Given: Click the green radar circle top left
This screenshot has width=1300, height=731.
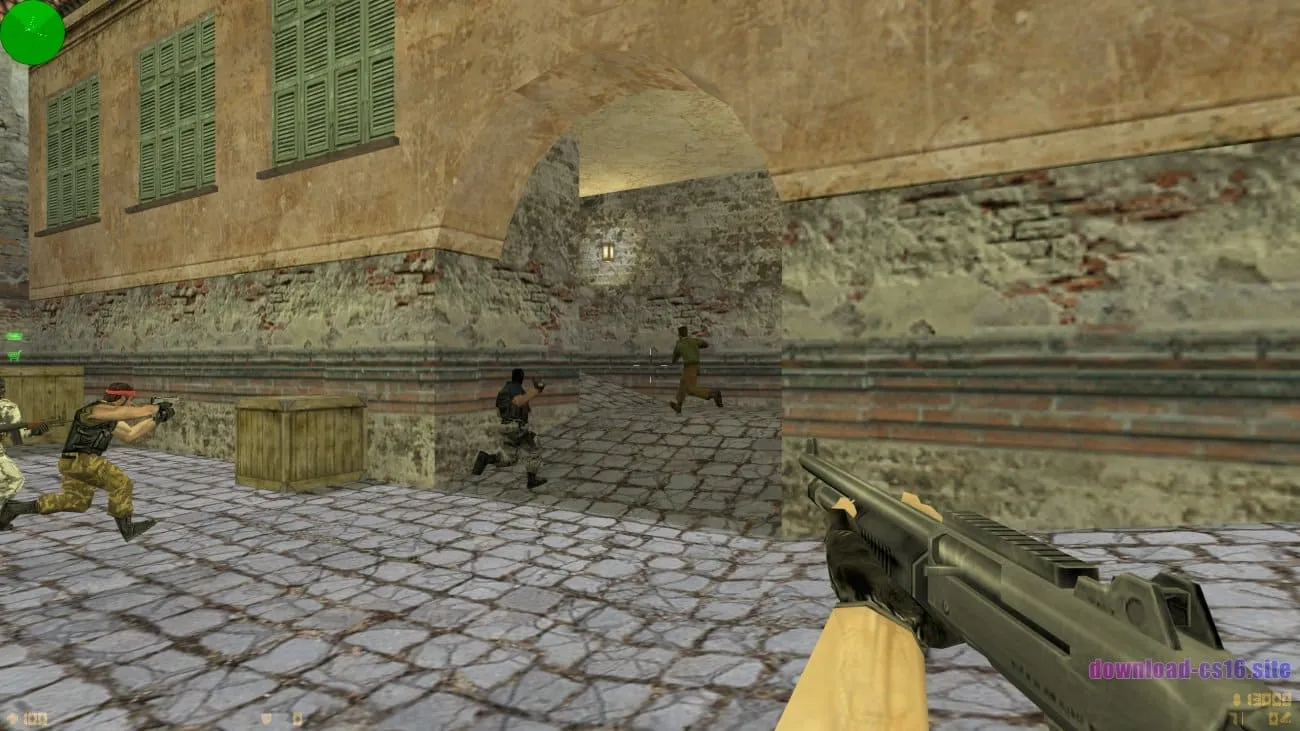Looking at the screenshot, I should point(32,32).
